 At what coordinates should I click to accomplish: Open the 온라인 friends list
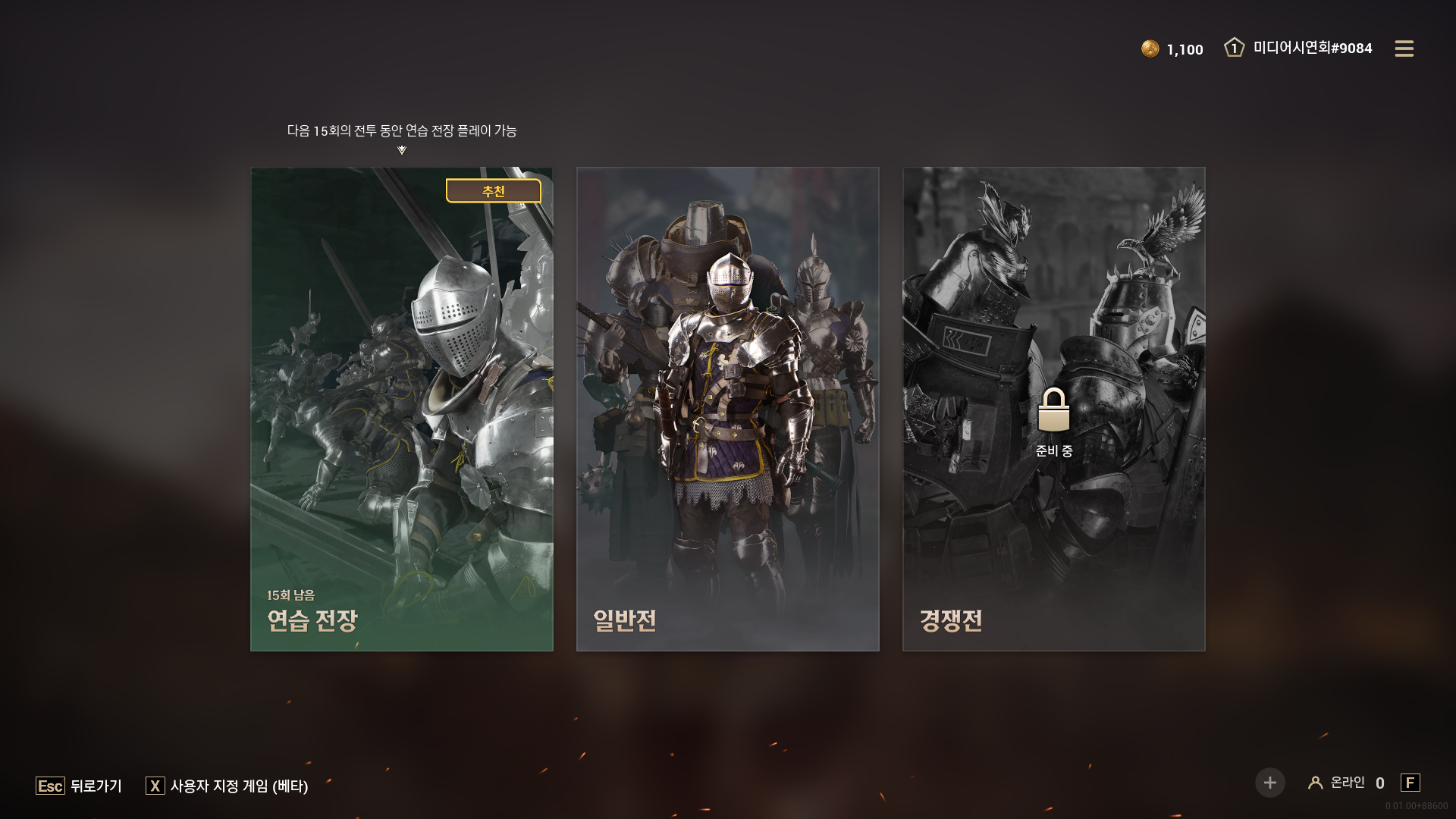pos(1347,783)
